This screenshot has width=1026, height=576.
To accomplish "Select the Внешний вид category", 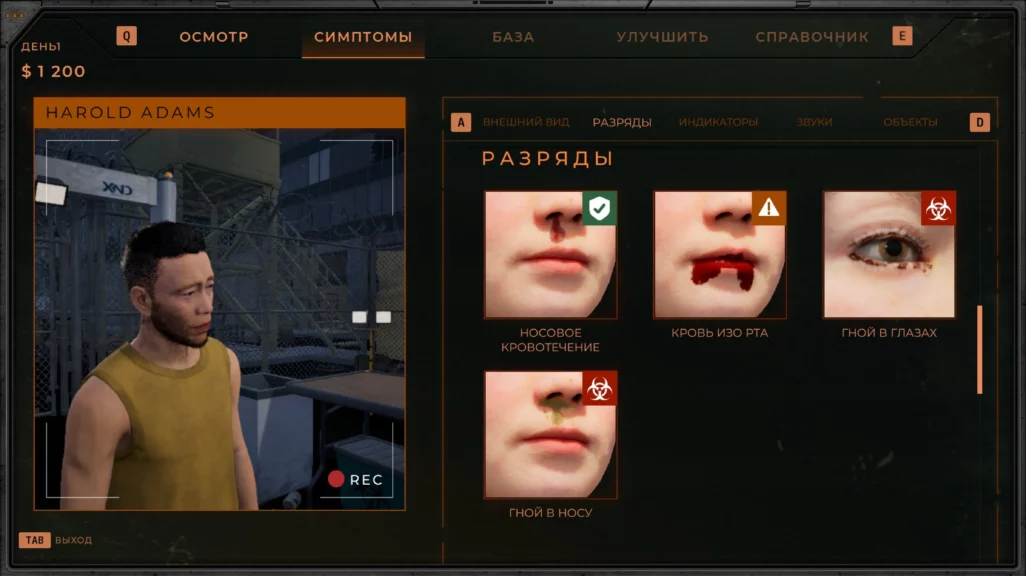I will (x=526, y=122).
